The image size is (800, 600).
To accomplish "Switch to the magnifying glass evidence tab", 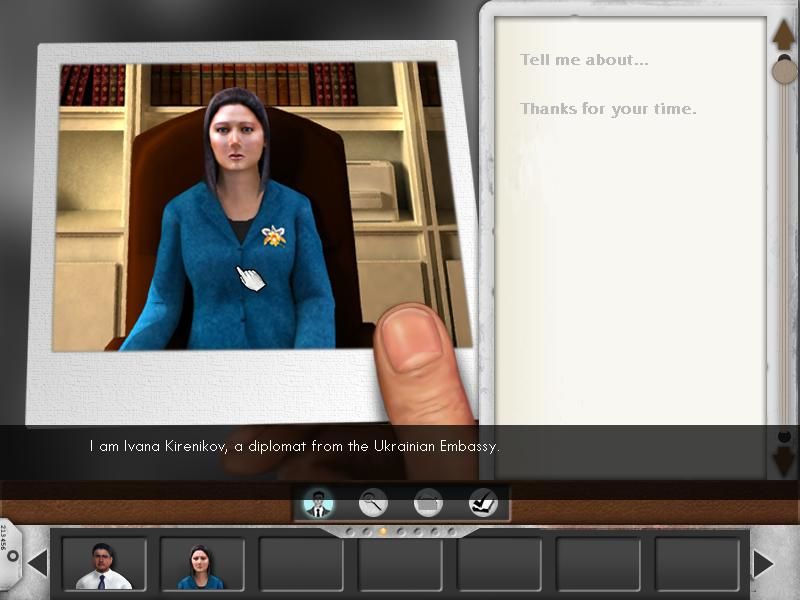I will (x=374, y=502).
